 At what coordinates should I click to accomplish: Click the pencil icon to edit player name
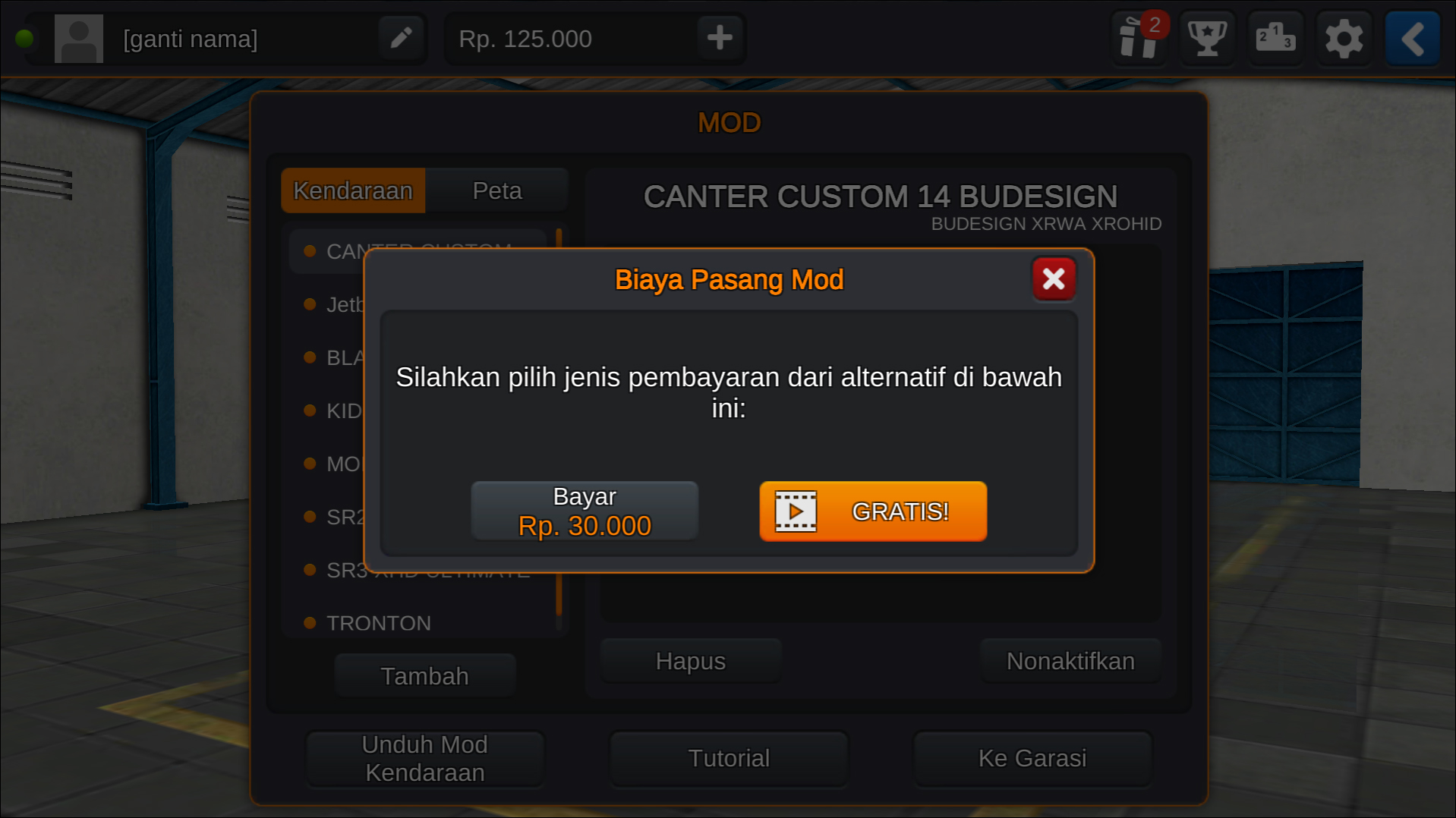(x=401, y=38)
